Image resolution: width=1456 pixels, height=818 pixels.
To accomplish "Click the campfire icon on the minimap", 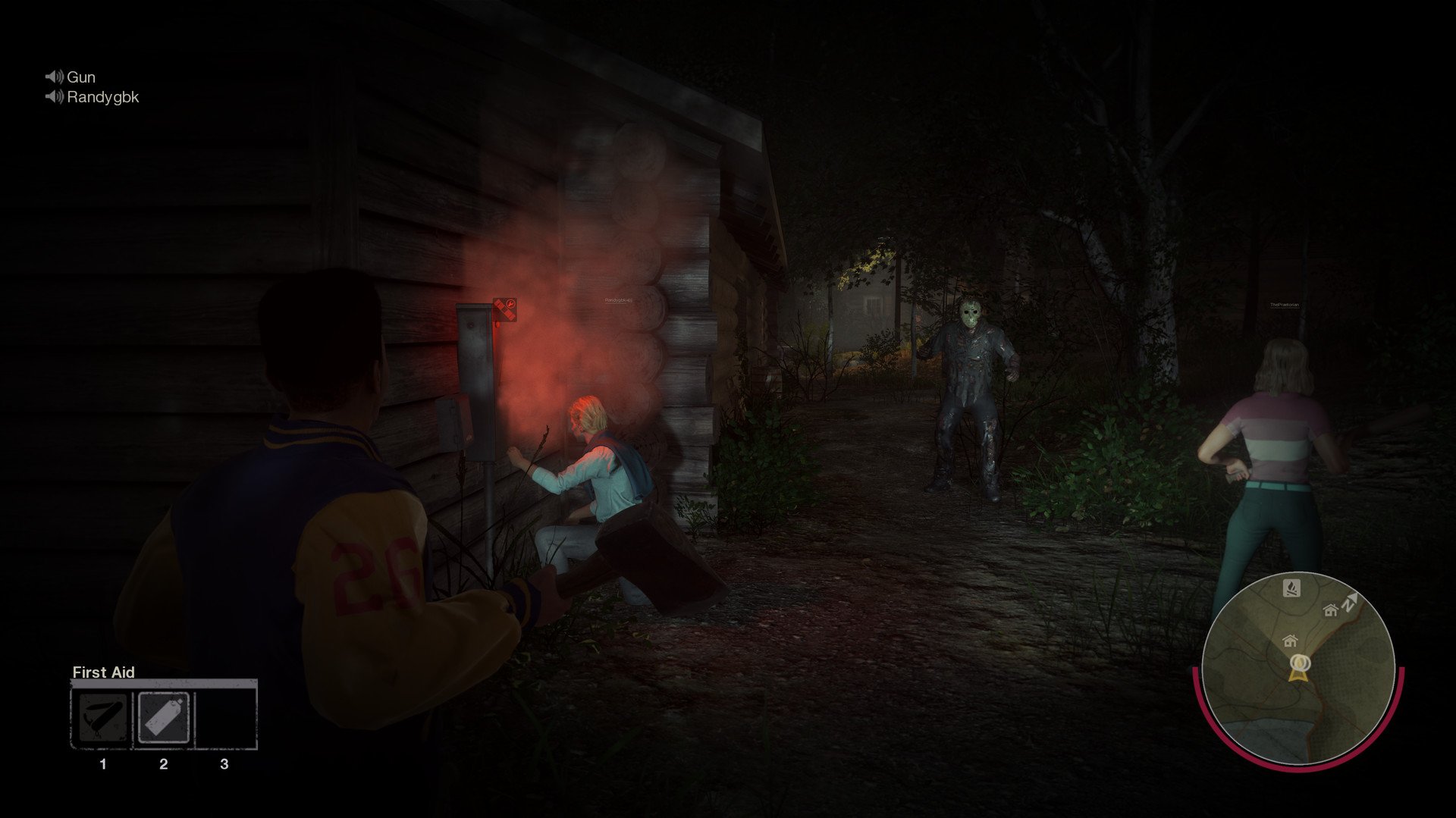I will [x=1292, y=587].
